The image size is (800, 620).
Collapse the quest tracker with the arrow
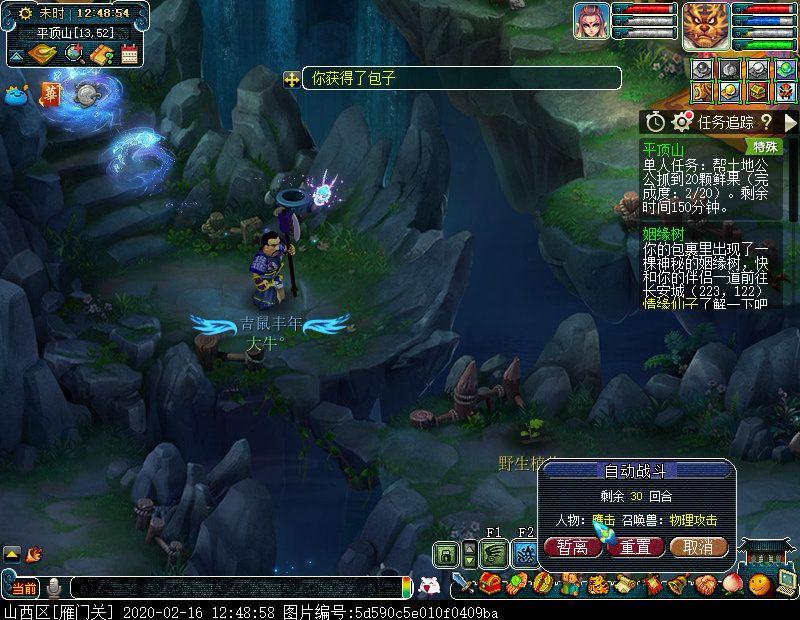(791, 122)
